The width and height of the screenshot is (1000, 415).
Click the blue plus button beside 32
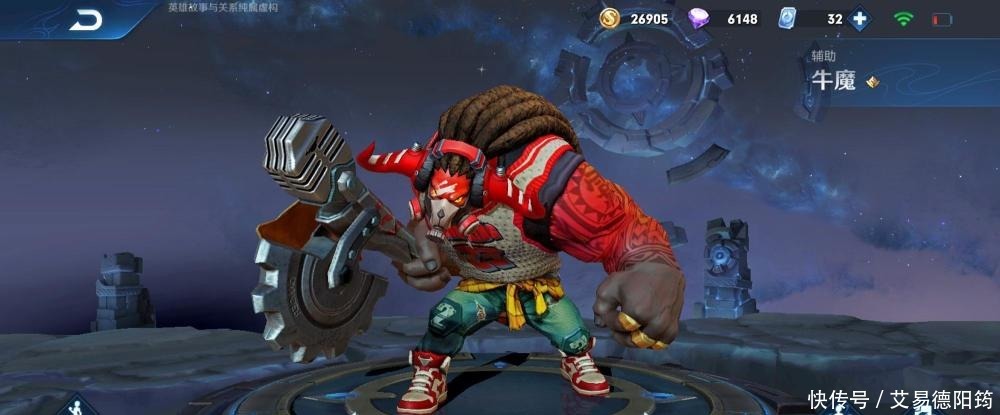(860, 18)
